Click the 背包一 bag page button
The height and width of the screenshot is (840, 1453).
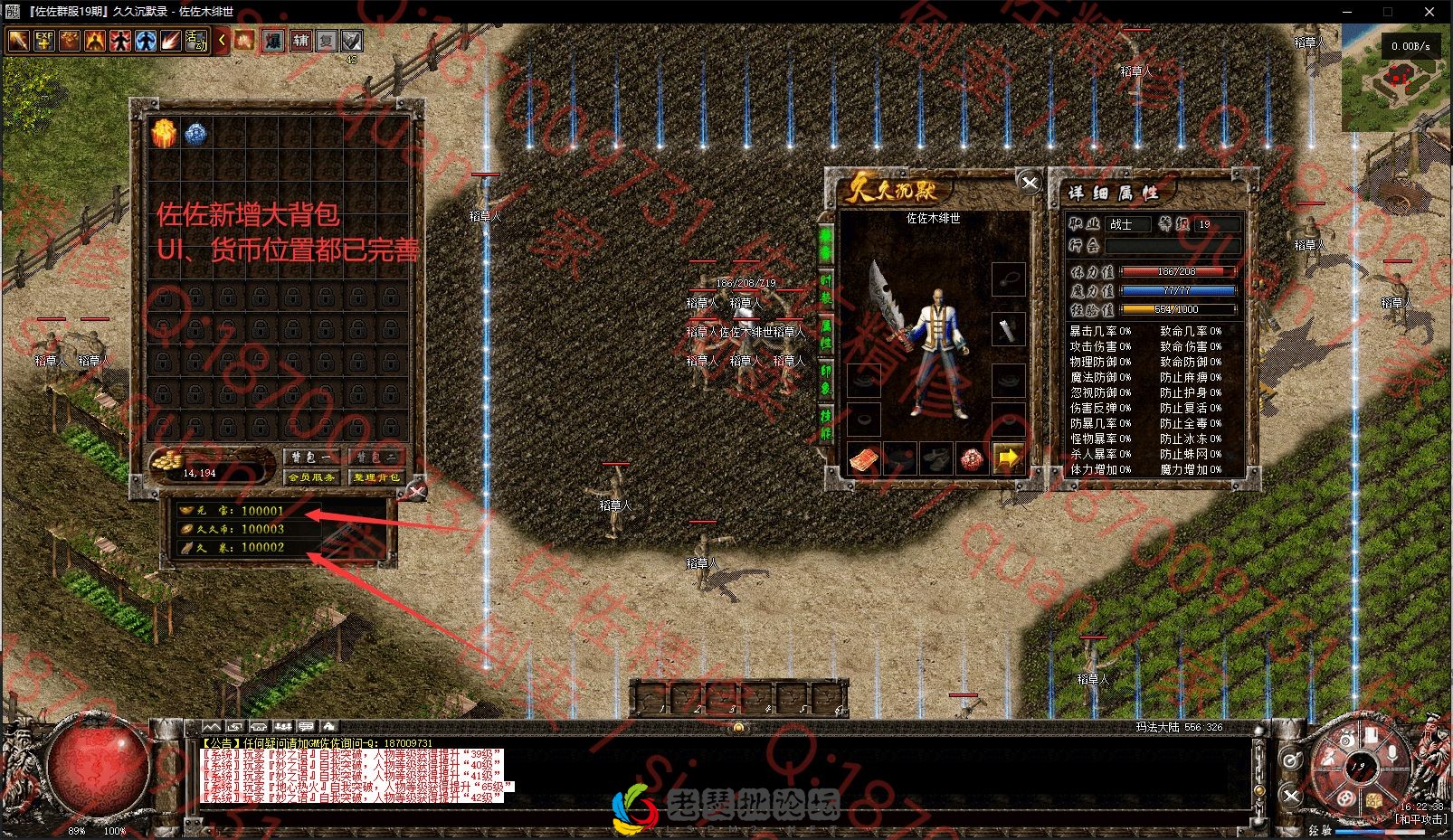[x=312, y=458]
